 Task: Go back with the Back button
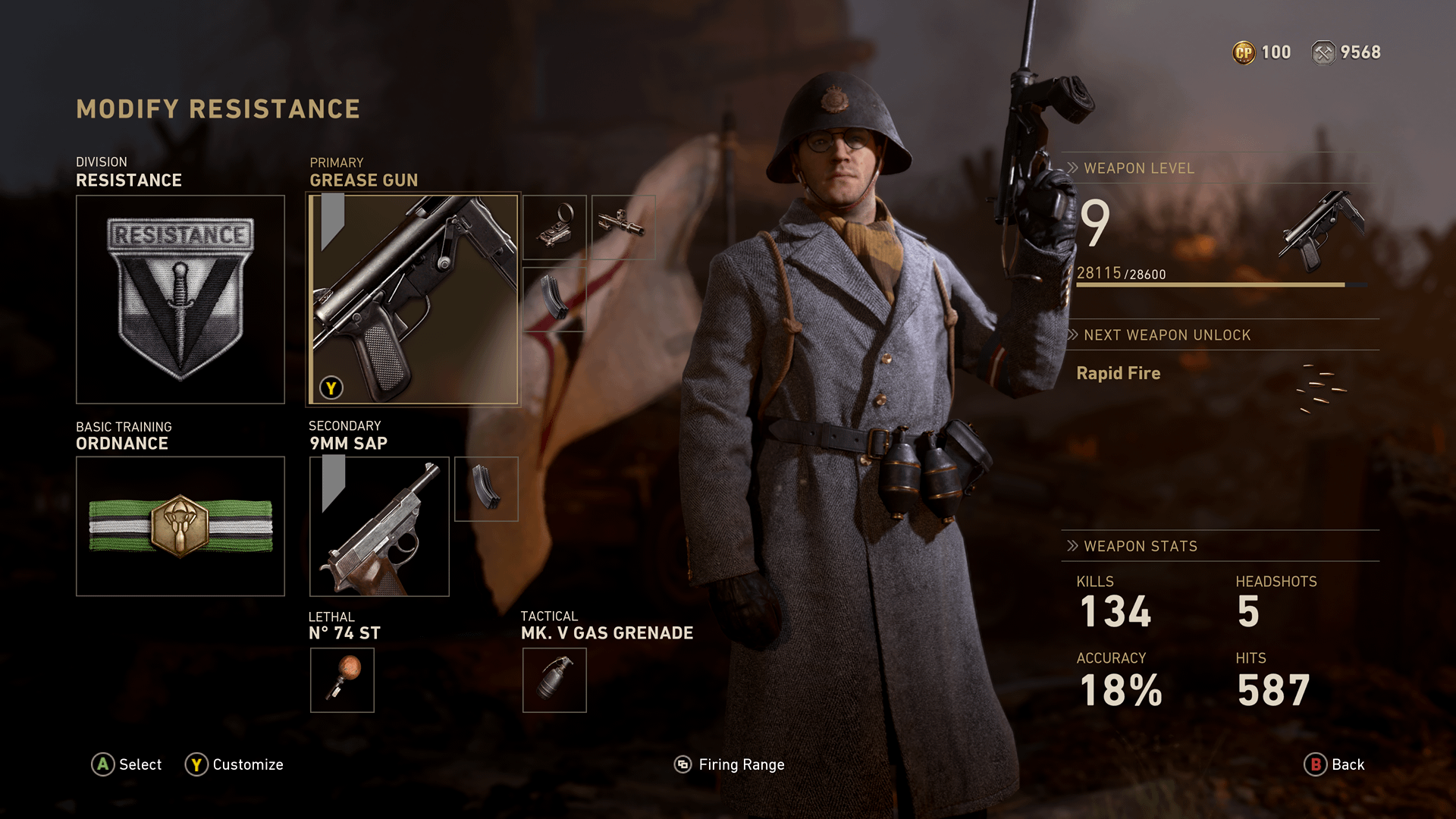(1334, 764)
